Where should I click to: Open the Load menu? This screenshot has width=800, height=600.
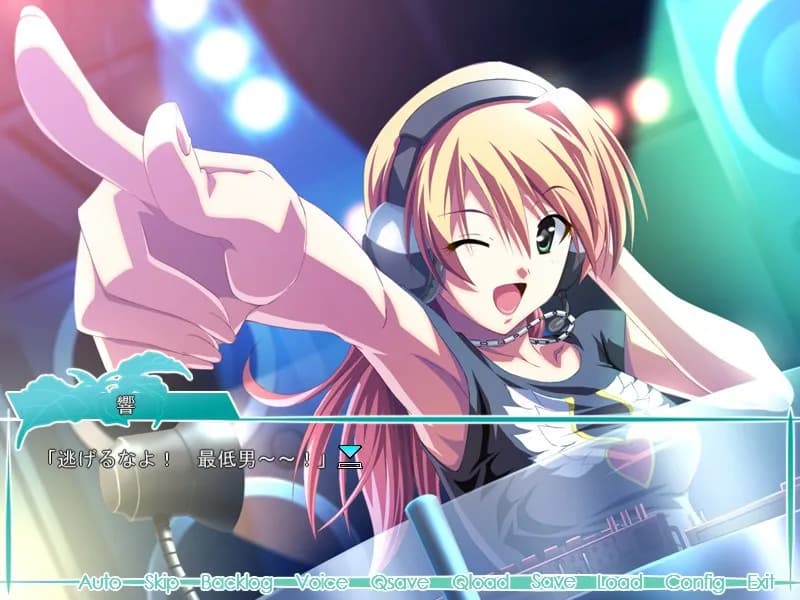click(x=620, y=582)
